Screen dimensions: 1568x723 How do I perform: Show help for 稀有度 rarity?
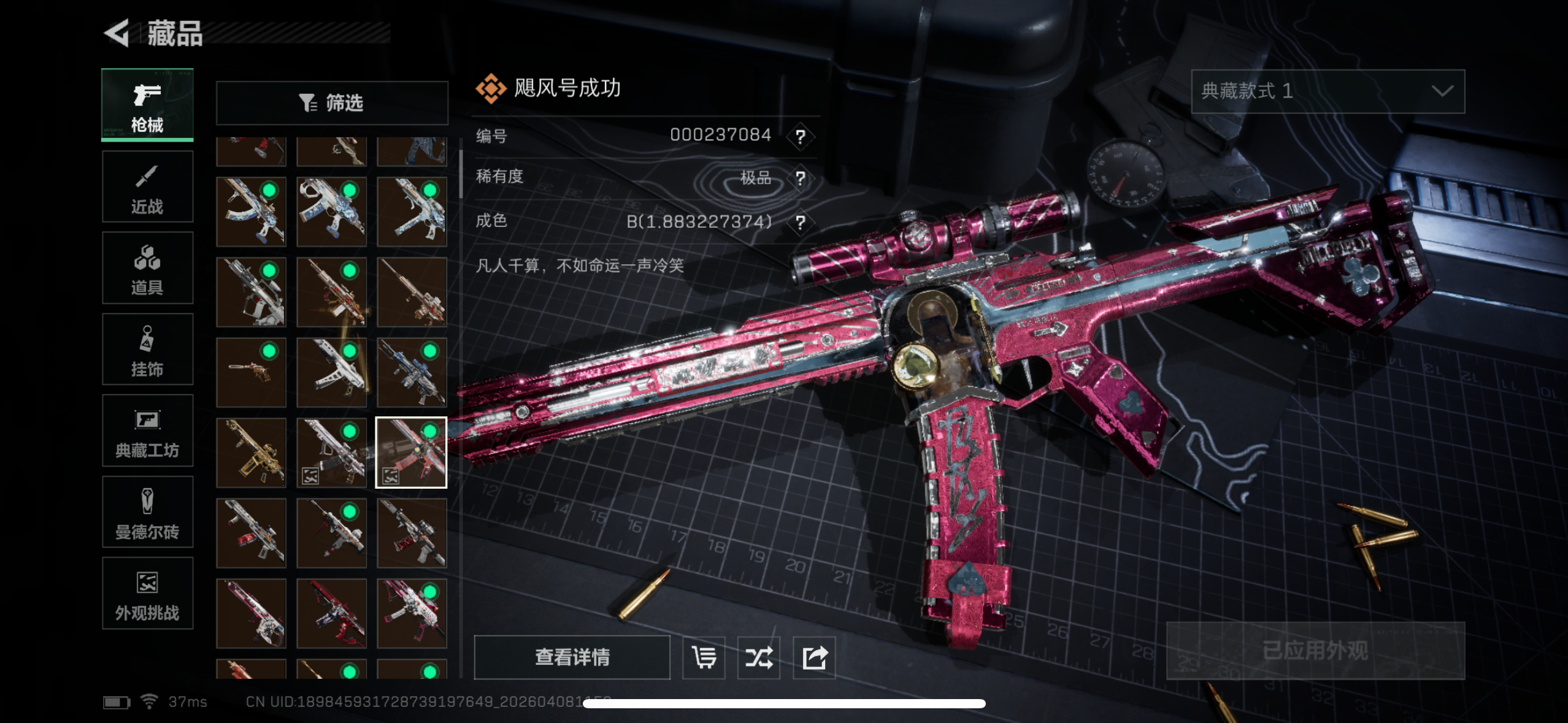click(x=800, y=178)
